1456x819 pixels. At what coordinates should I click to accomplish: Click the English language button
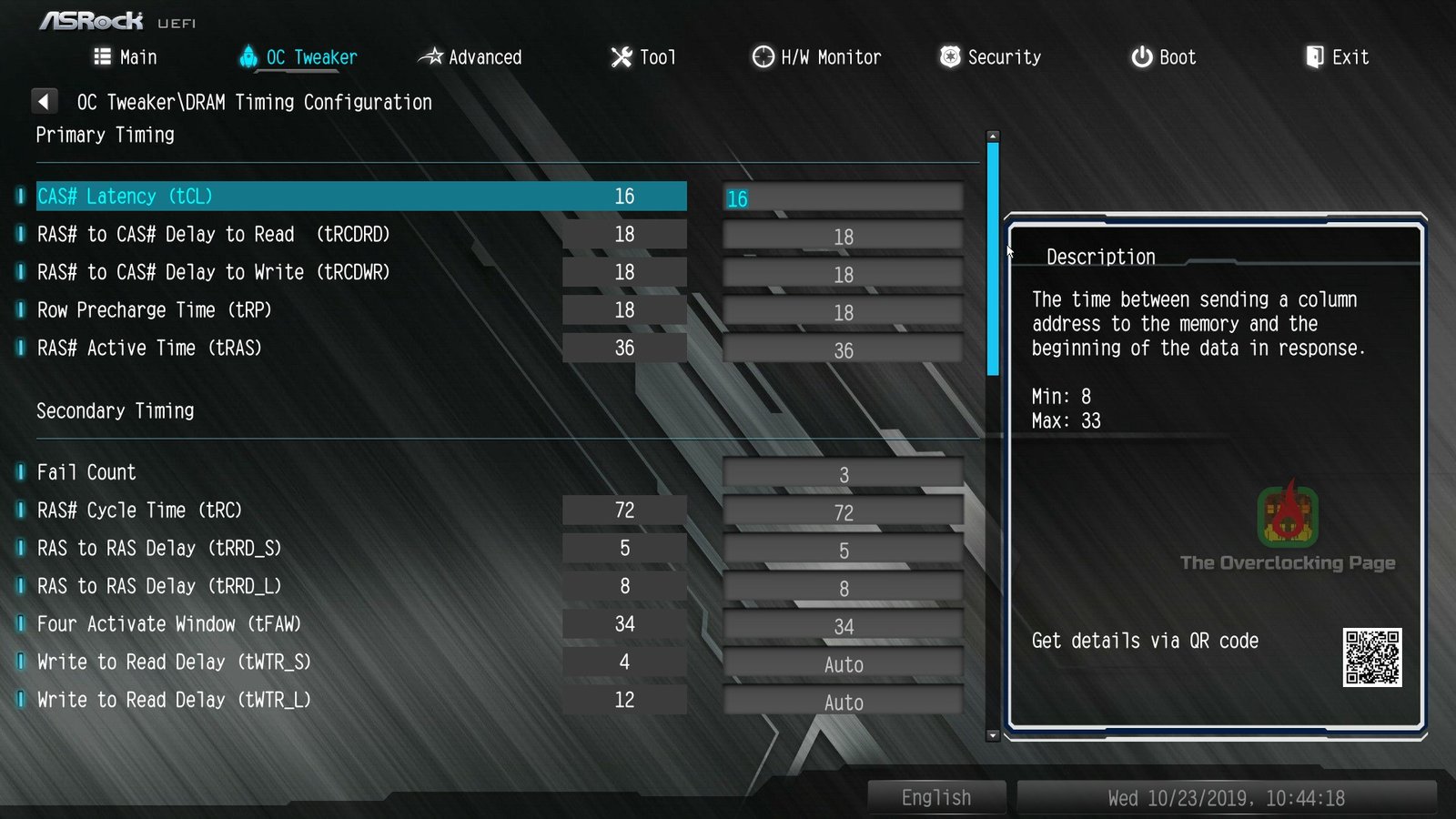[x=936, y=796]
